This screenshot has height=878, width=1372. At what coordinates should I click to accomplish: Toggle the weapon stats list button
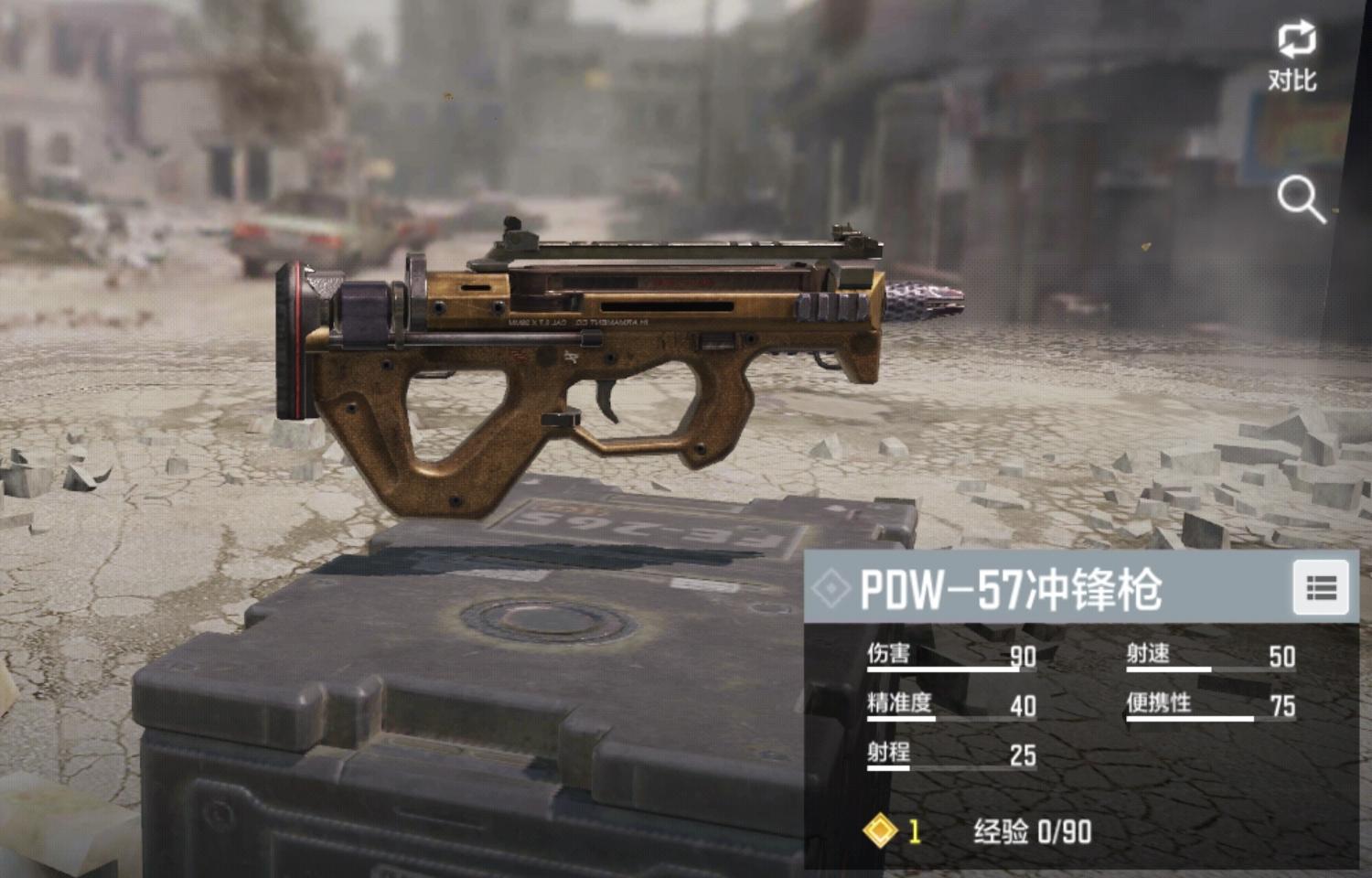[1321, 588]
